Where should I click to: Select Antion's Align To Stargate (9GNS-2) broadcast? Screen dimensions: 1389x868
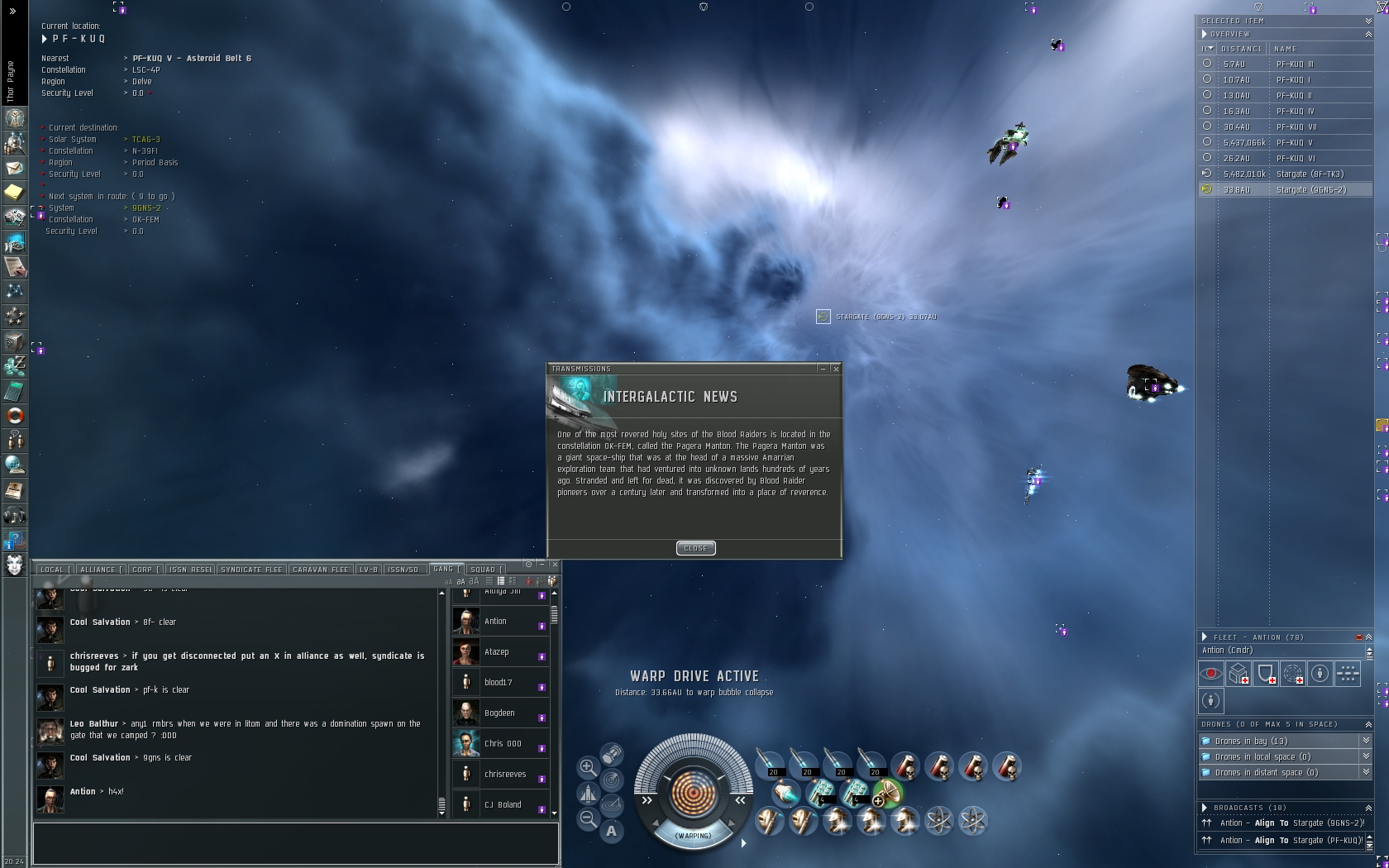pos(1280,823)
